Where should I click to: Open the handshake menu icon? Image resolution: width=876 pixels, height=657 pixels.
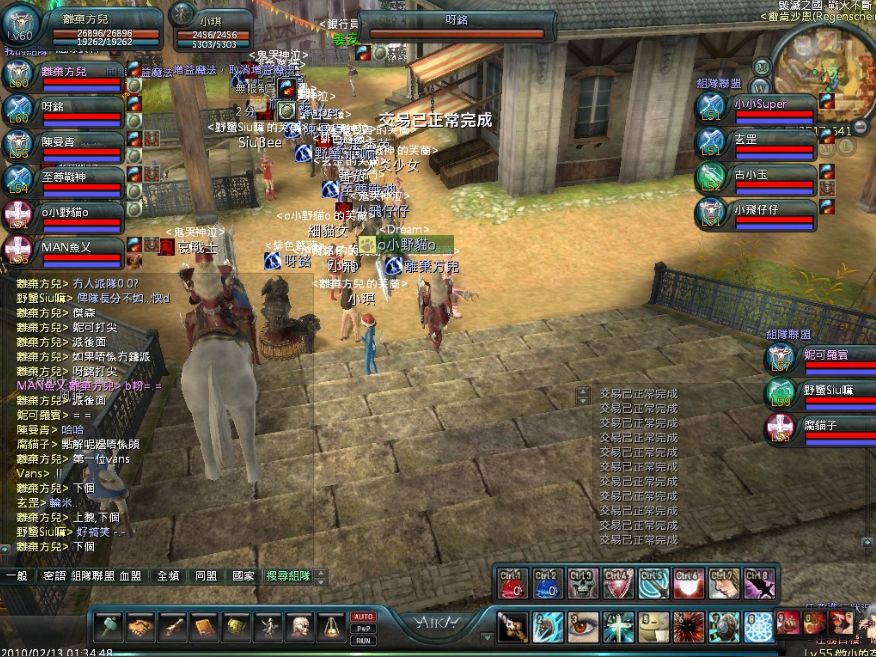[x=141, y=627]
